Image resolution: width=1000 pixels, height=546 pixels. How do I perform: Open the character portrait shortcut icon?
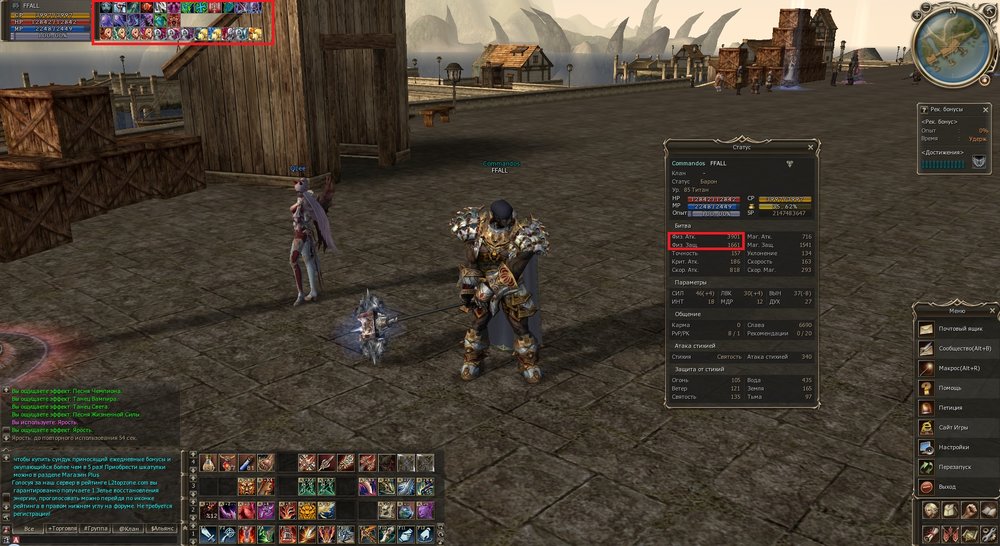(x=931, y=510)
